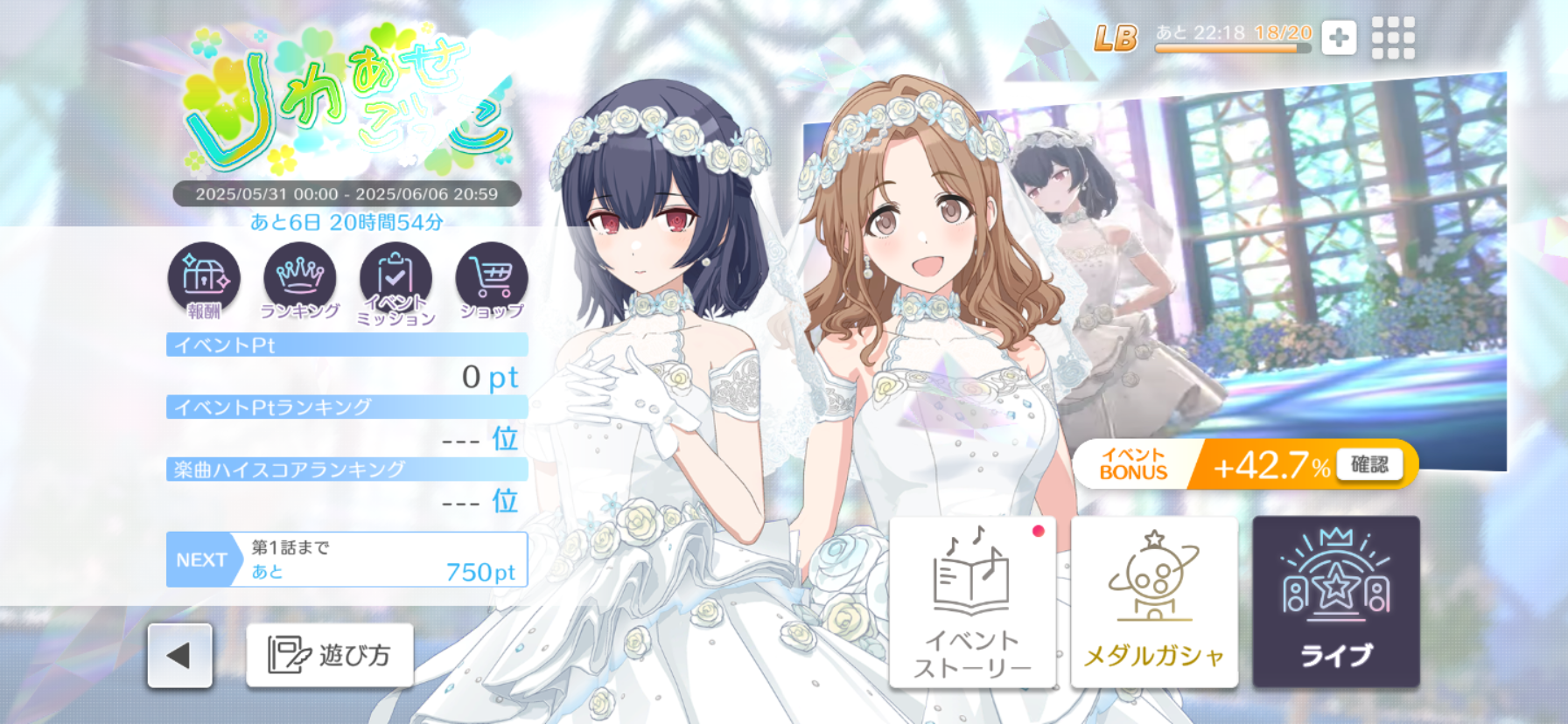Open the grid menu icon
The image size is (1568, 724).
pos(1393,38)
